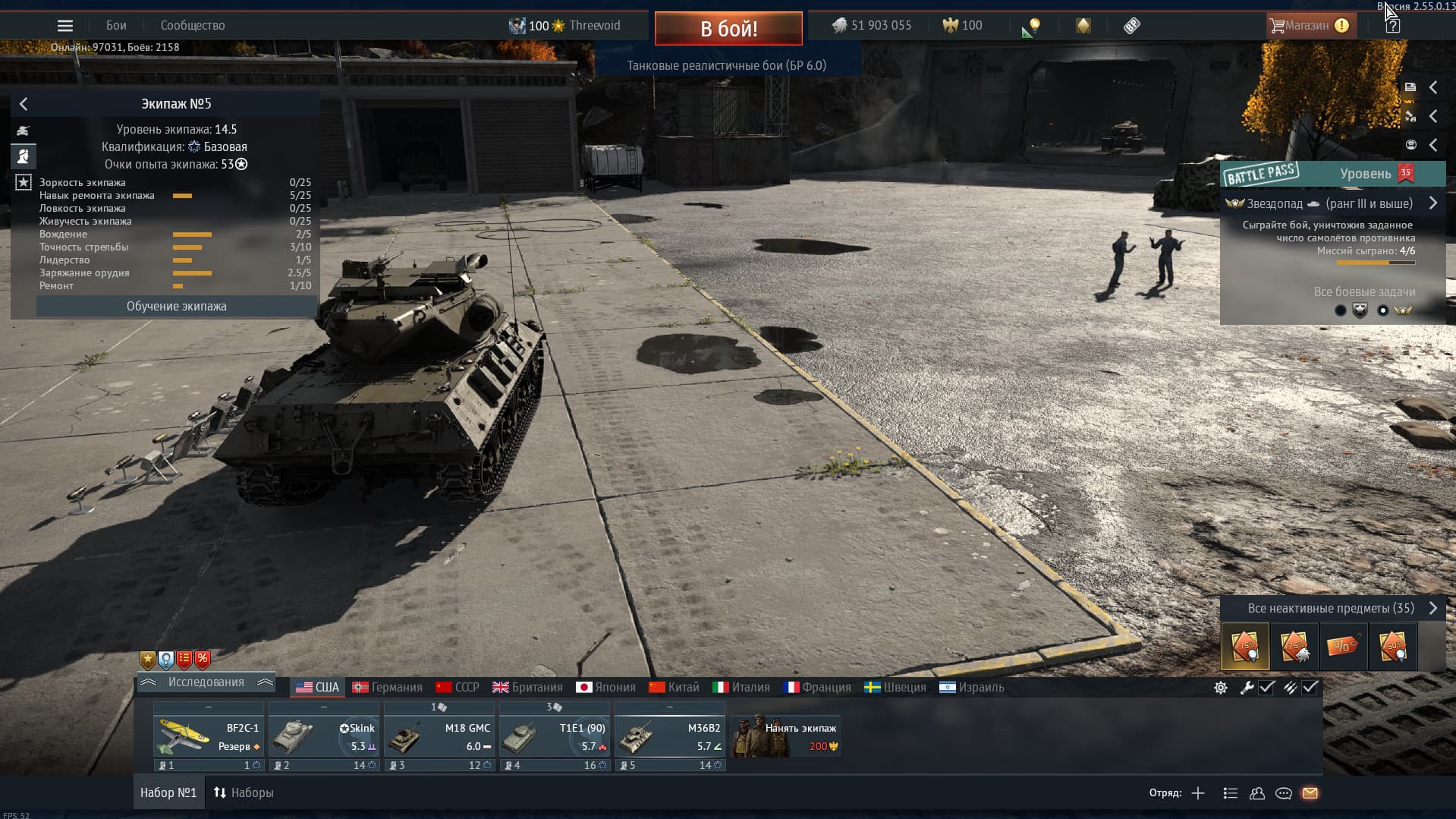Open the «Бои» menu
The image size is (1456, 819).
116,26
